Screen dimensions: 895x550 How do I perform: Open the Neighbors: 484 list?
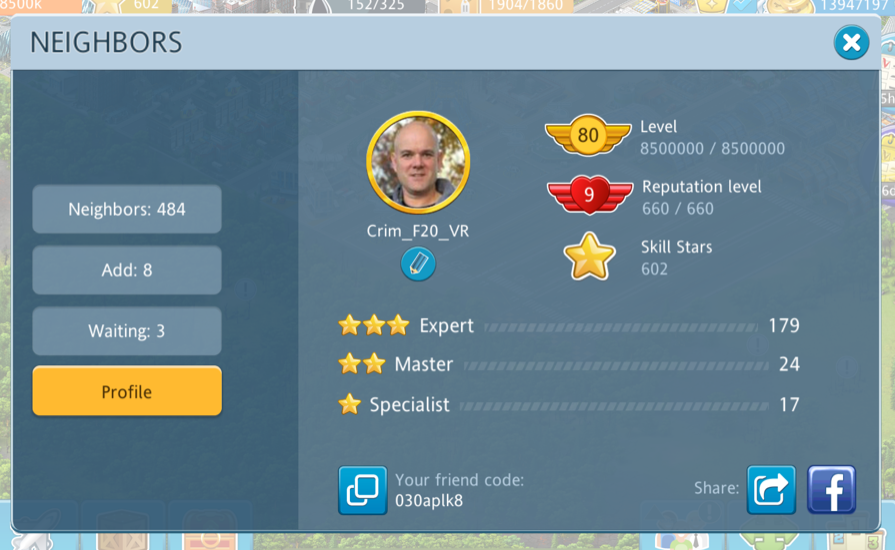[x=127, y=209]
